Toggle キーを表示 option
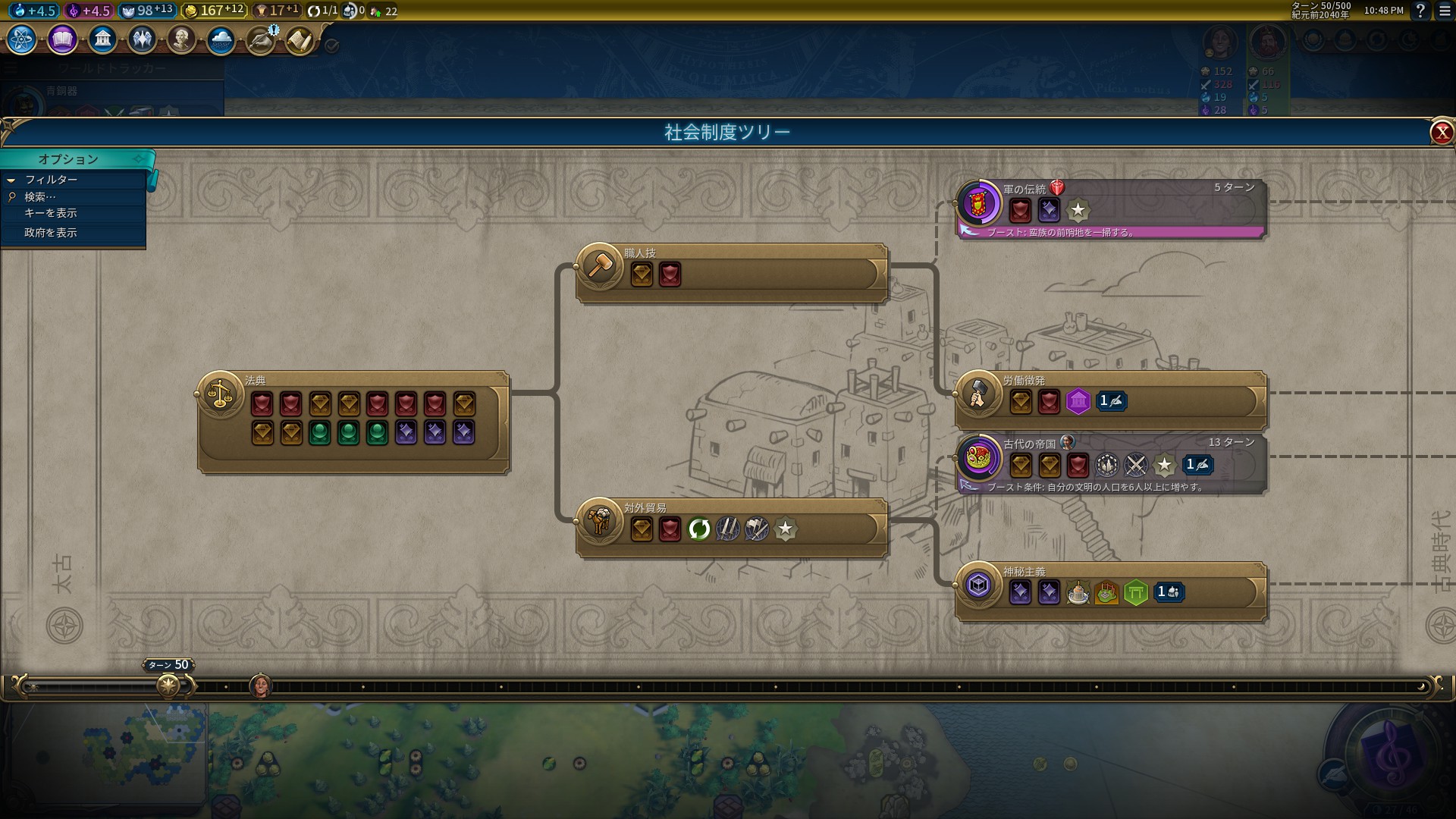This screenshot has width=1456, height=819. [x=51, y=213]
